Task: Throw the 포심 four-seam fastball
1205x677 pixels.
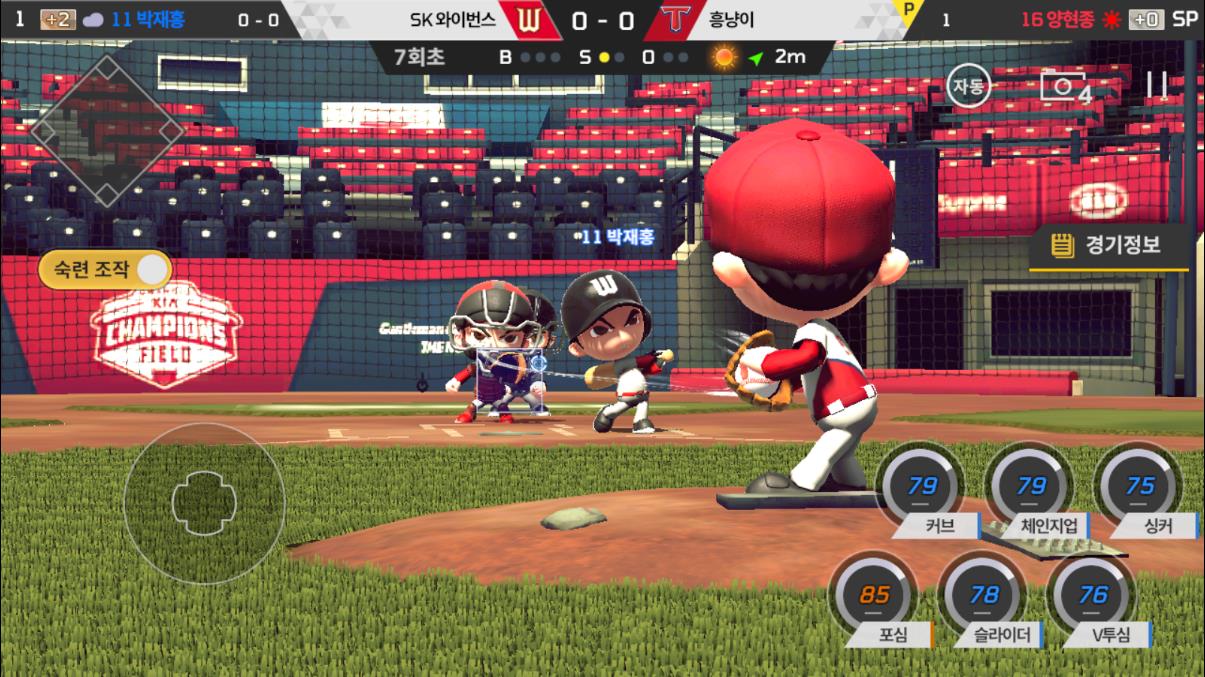Action: 874,597
